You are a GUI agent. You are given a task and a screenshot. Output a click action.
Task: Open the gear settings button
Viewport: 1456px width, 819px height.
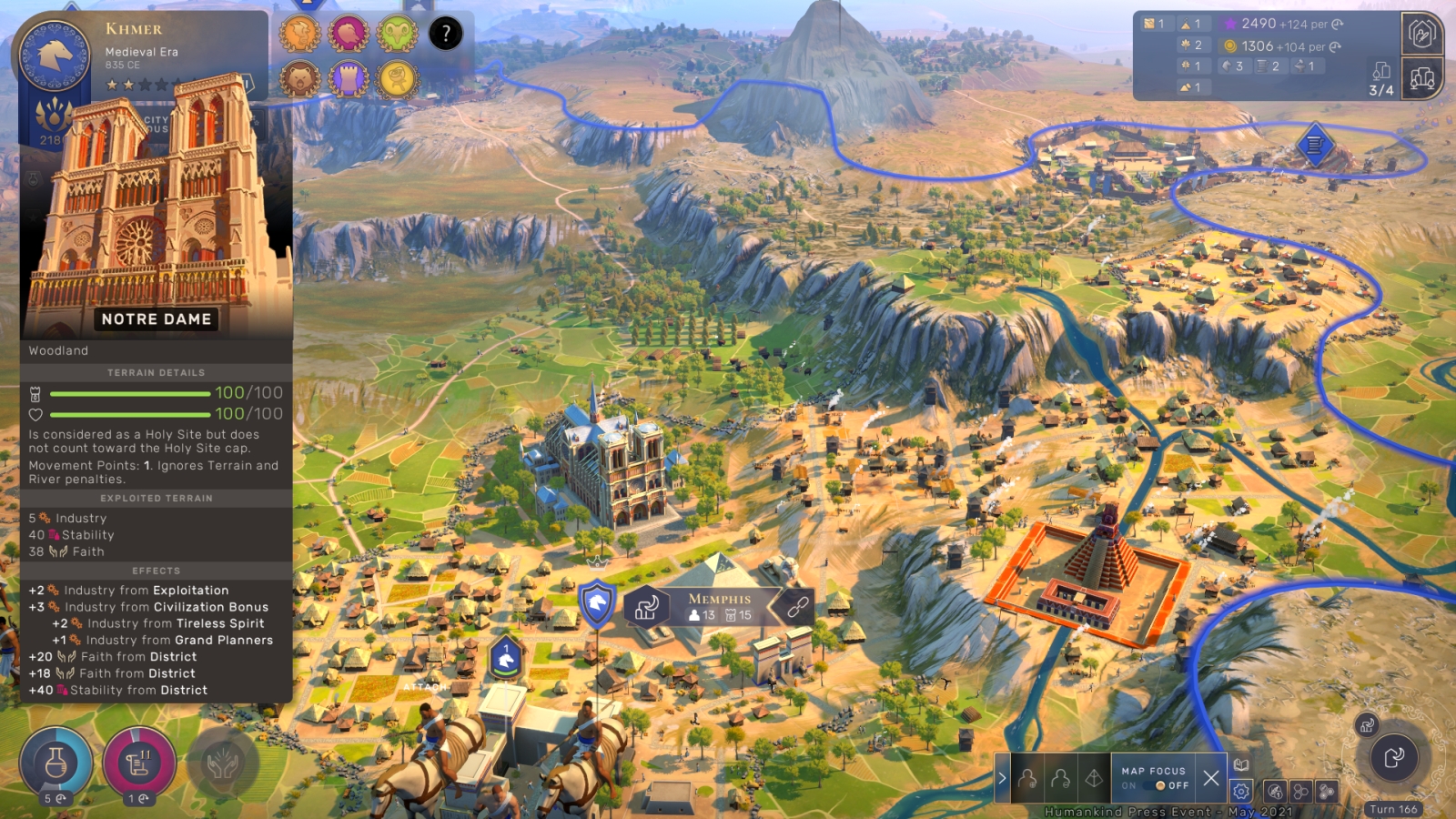(x=1241, y=791)
